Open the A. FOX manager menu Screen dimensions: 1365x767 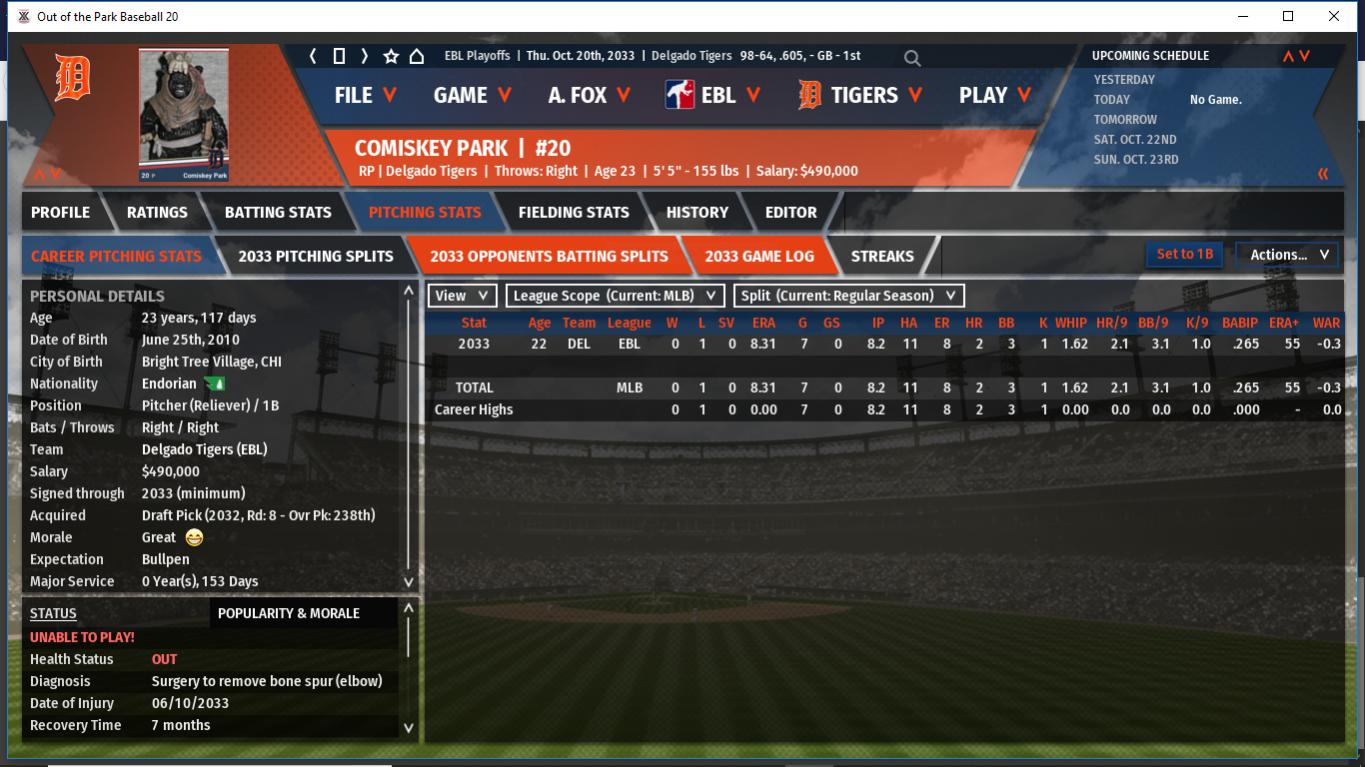click(x=589, y=95)
